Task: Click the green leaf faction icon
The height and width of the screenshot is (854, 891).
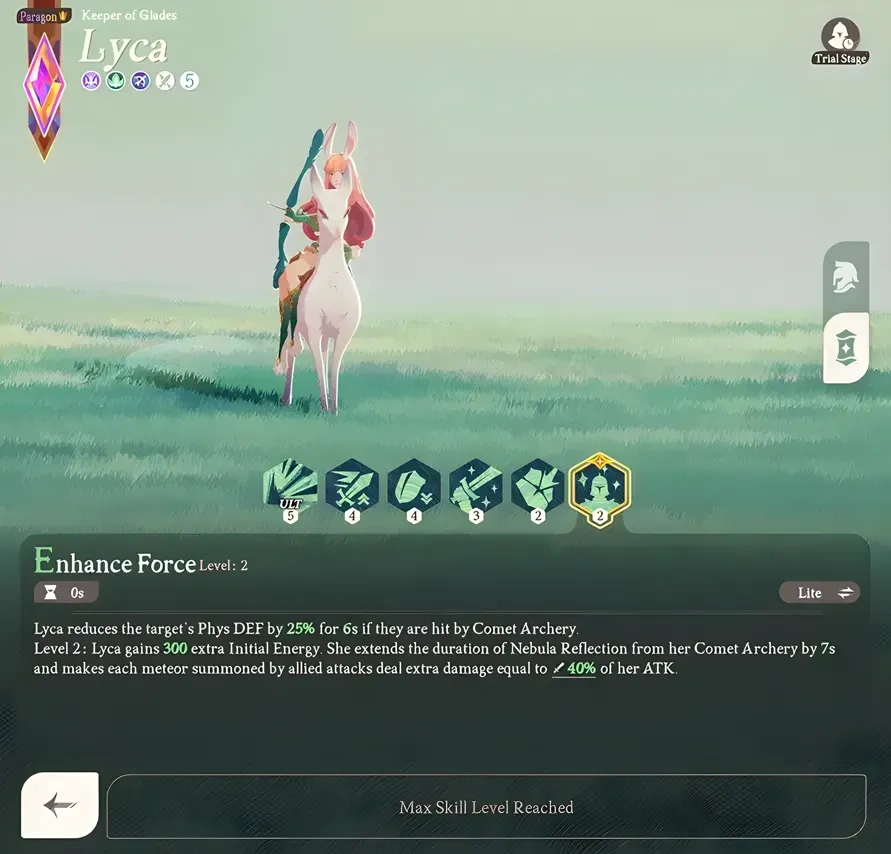Action: pos(116,81)
